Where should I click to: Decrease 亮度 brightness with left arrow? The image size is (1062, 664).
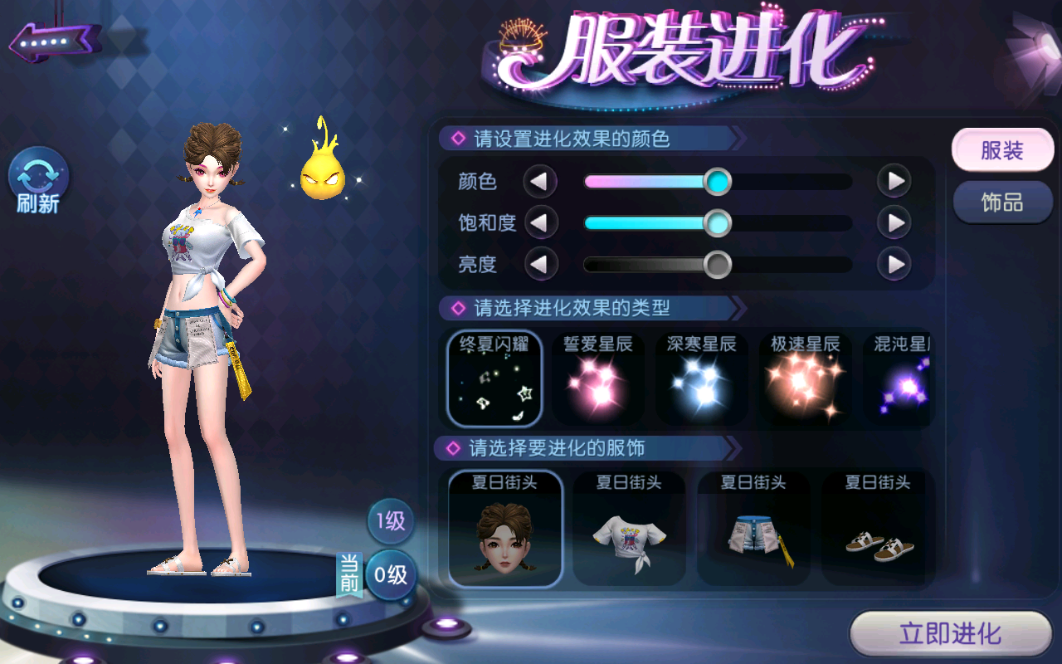pyautogui.click(x=541, y=265)
